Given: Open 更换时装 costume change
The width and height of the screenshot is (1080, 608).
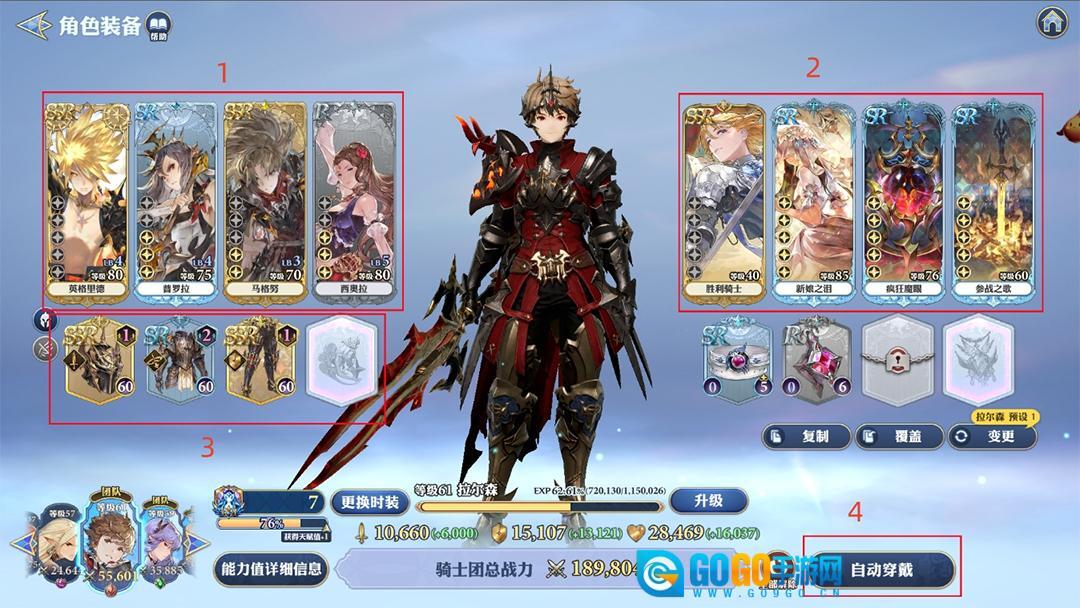Looking at the screenshot, I should (x=370, y=502).
